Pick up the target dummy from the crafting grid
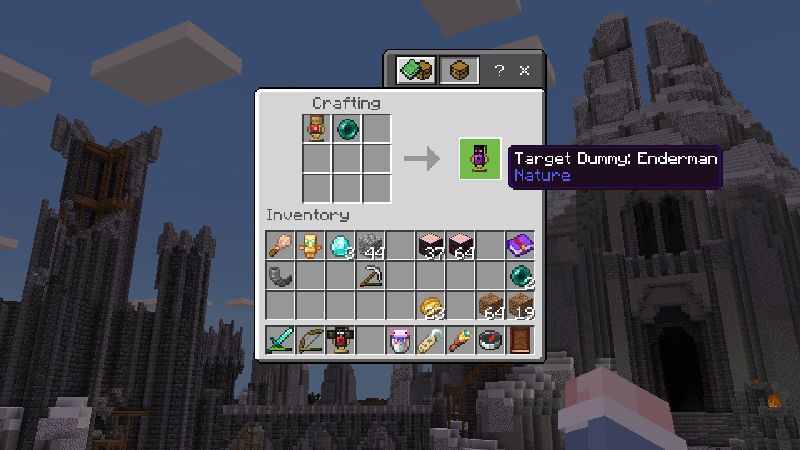 tap(317, 129)
